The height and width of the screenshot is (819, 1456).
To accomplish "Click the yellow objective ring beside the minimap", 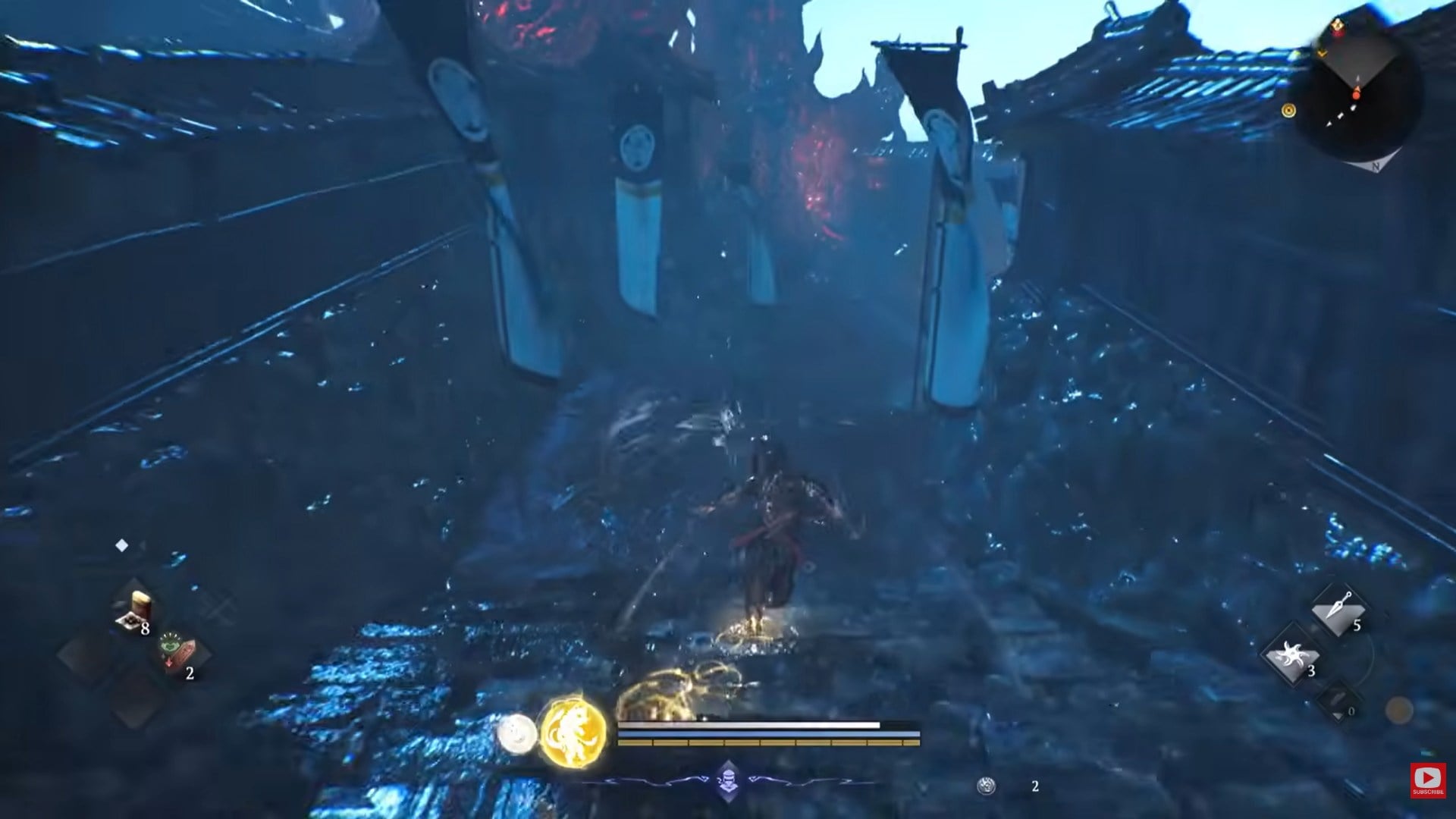I will [x=1288, y=111].
